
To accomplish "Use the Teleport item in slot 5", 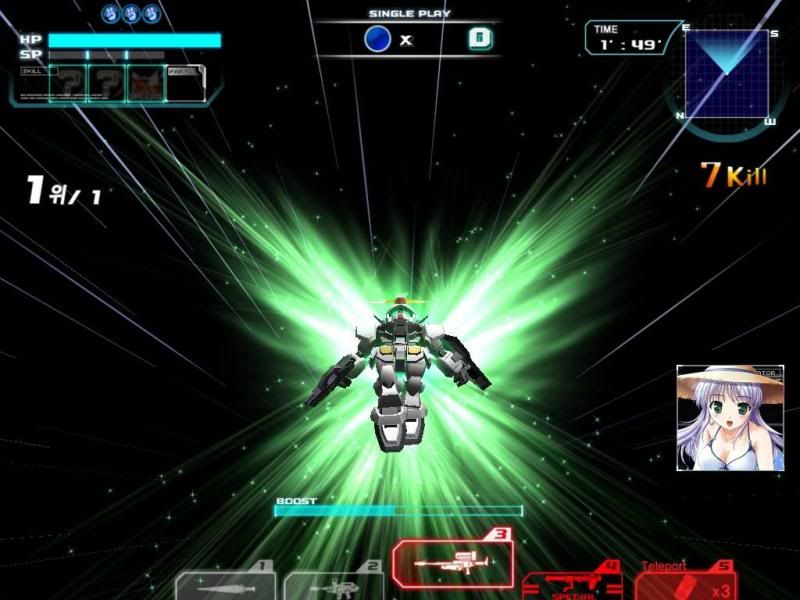I will 686,582.
